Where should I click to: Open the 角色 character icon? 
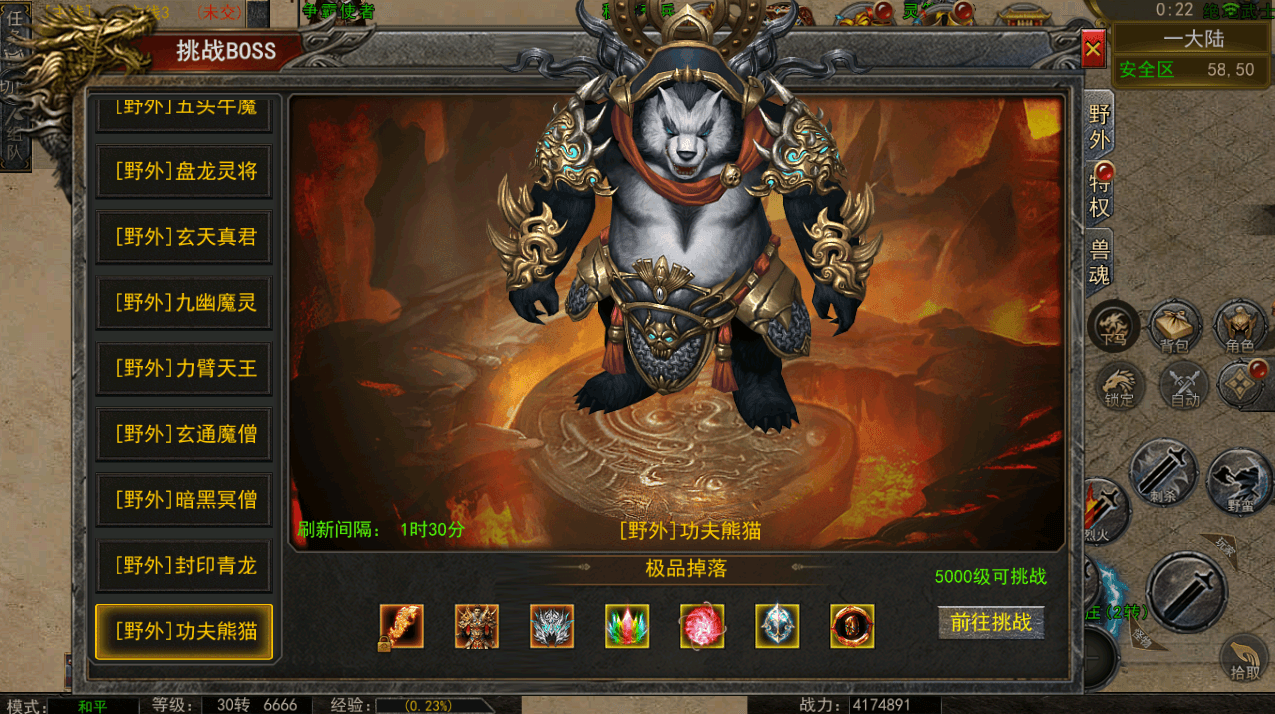1240,327
